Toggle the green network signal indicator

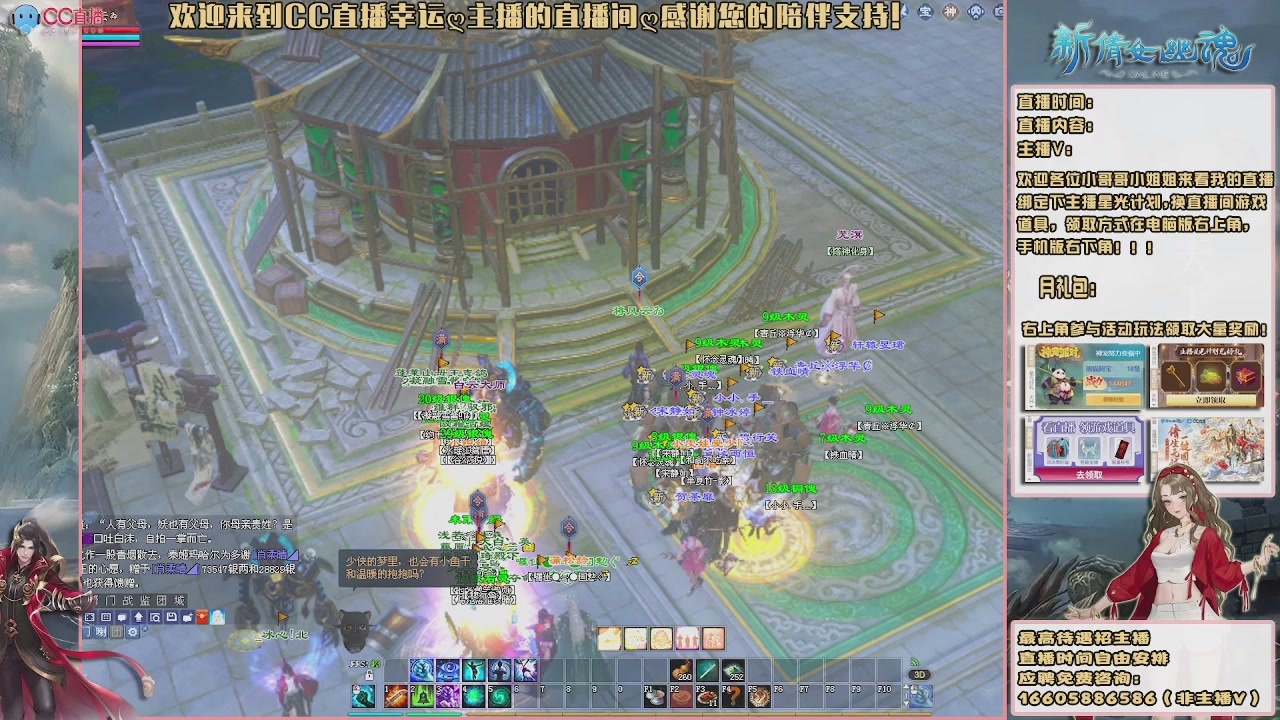point(912,663)
